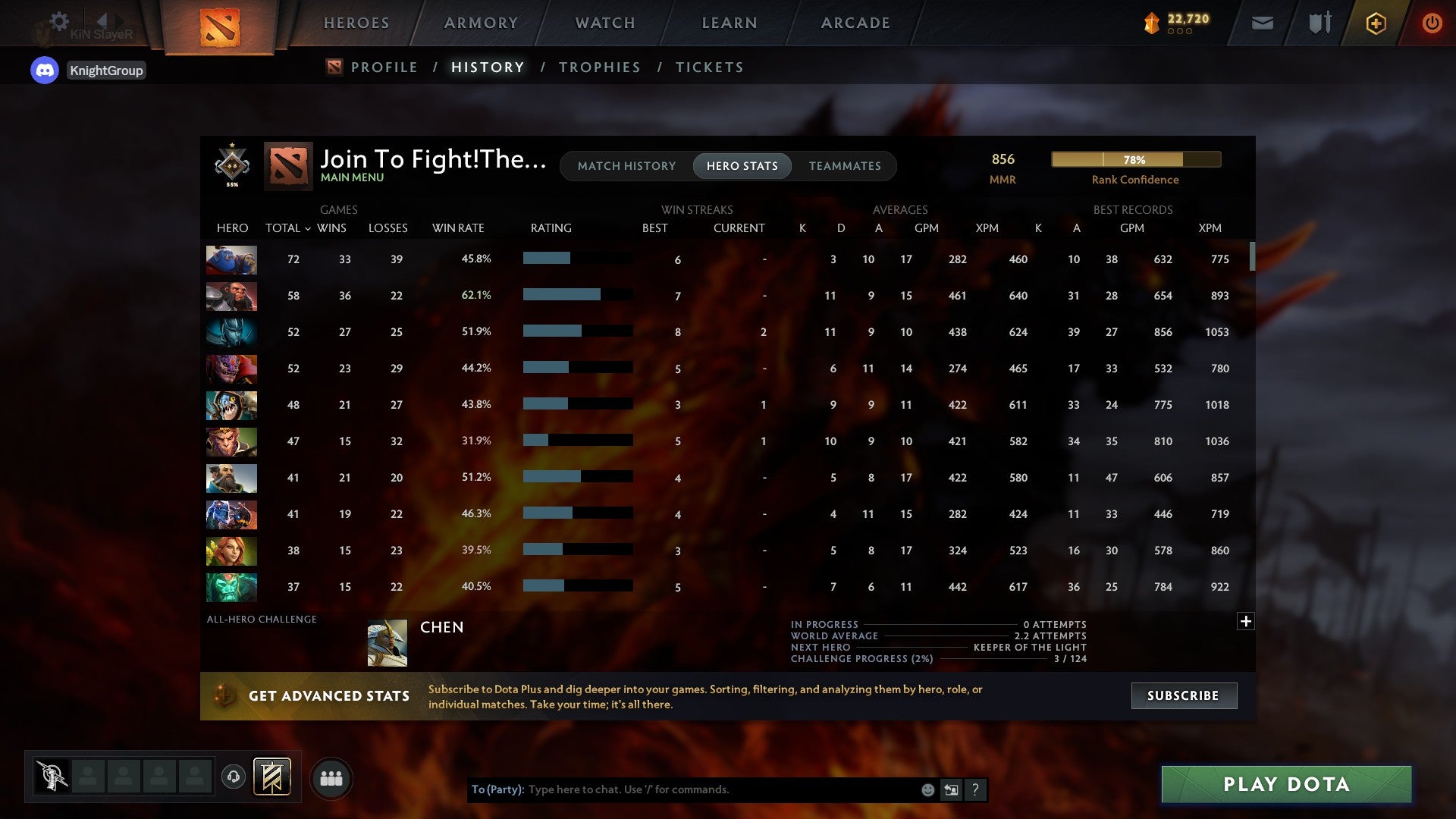Open the TROPHIES section
Screen dimensions: 1456x819
pos(599,67)
